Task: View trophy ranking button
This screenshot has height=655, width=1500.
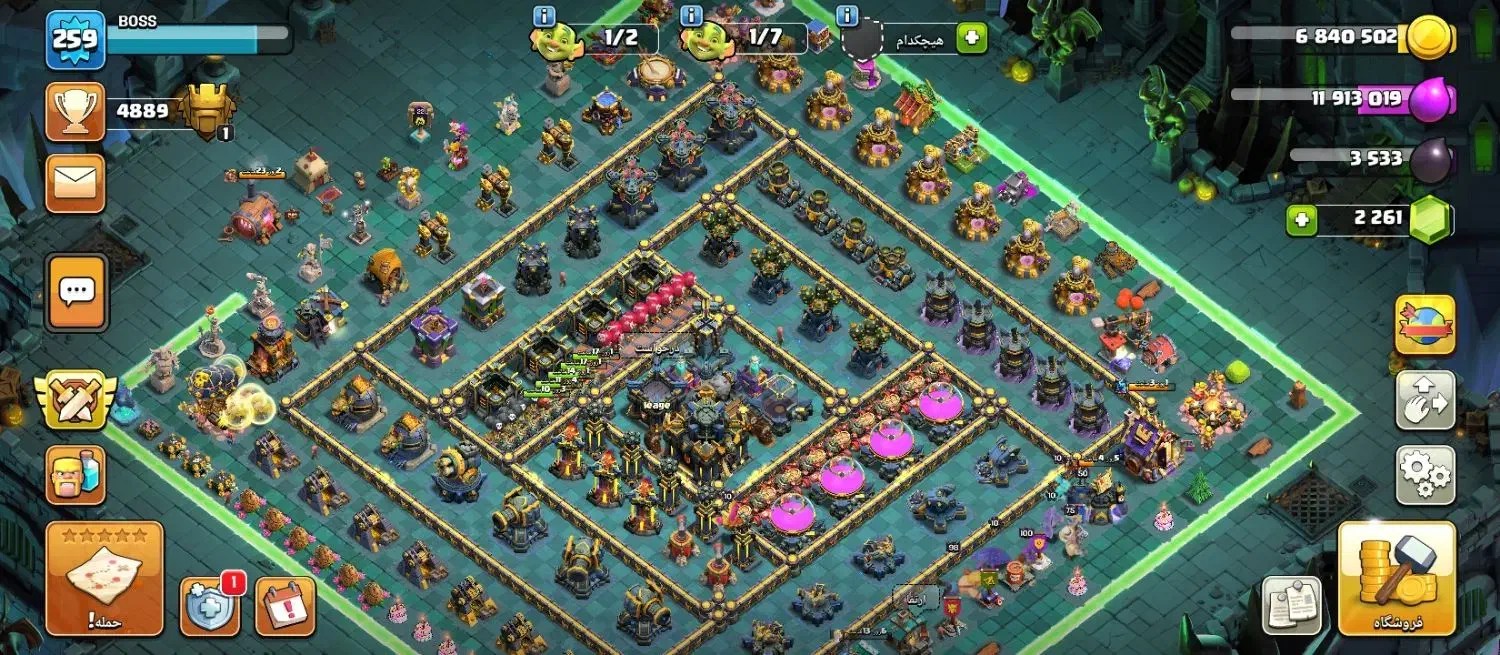Action: click(75, 112)
